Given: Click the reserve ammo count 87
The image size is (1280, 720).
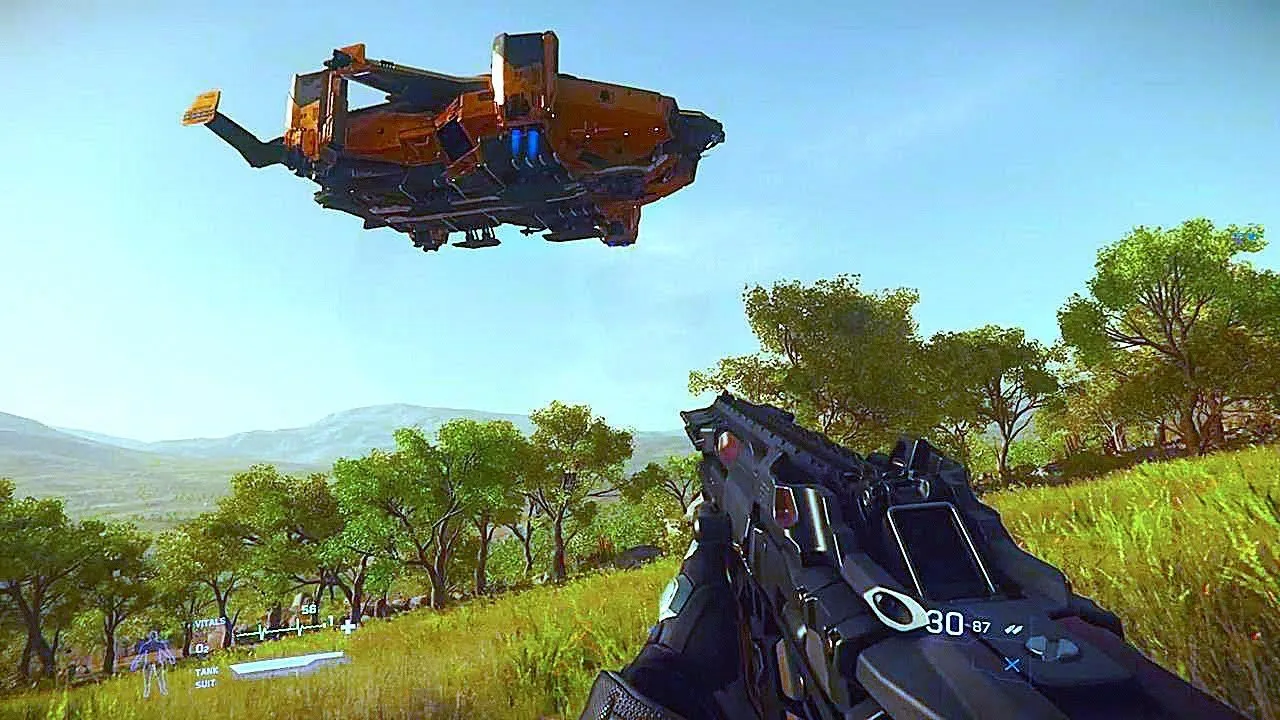Looking at the screenshot, I should [x=980, y=626].
